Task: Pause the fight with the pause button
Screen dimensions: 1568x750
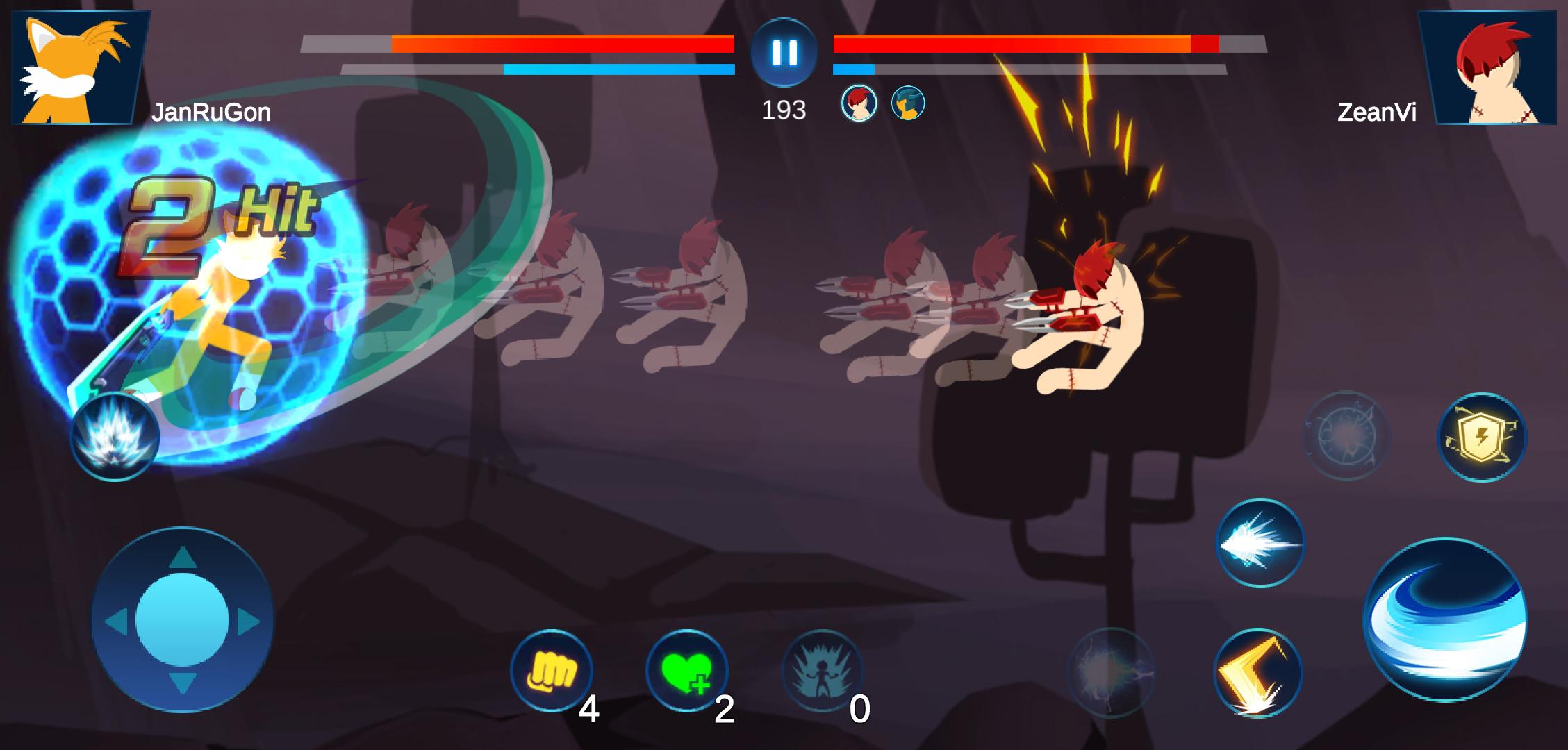Action: pyautogui.click(x=784, y=52)
